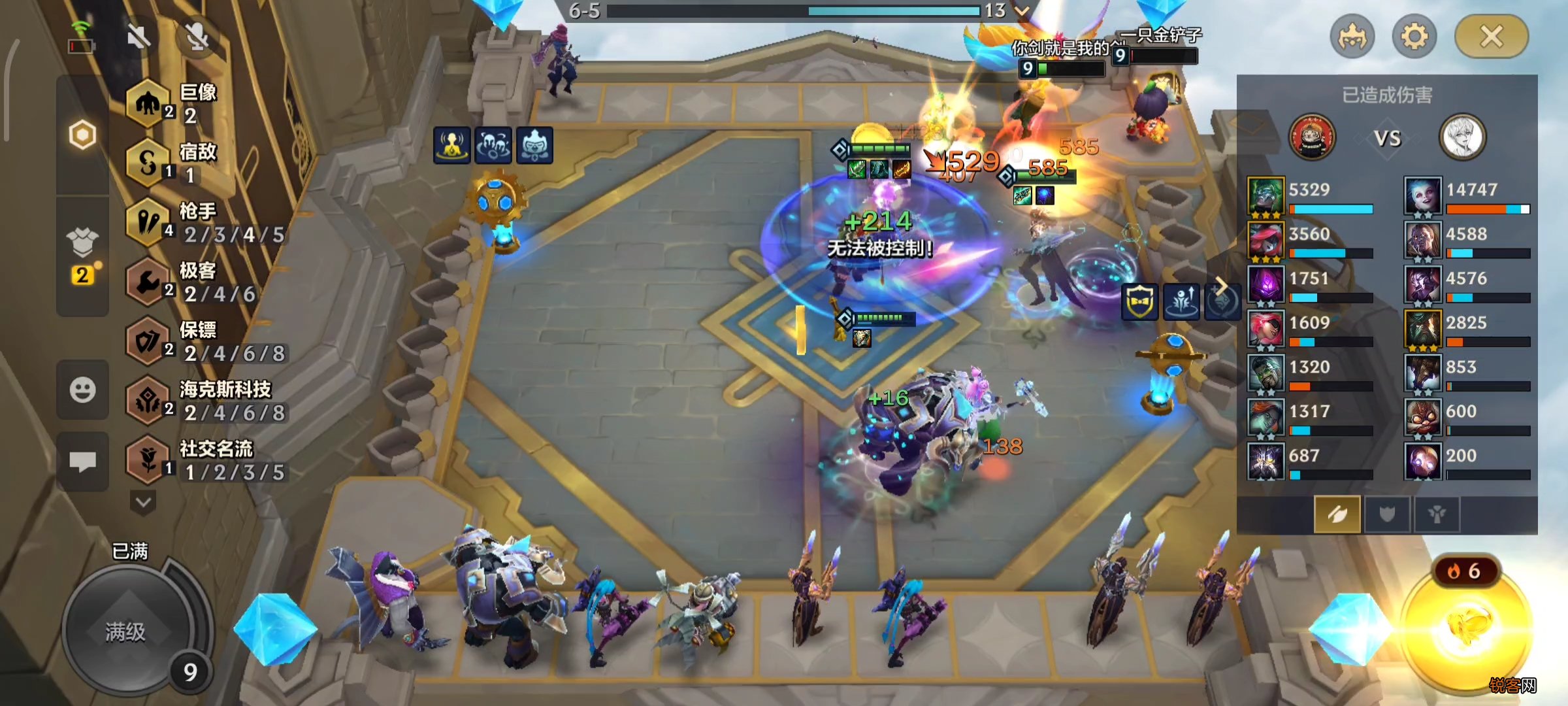This screenshot has width=1568, height=706.
Task: Switch to the shield damage-taken tab
Action: click(1386, 514)
